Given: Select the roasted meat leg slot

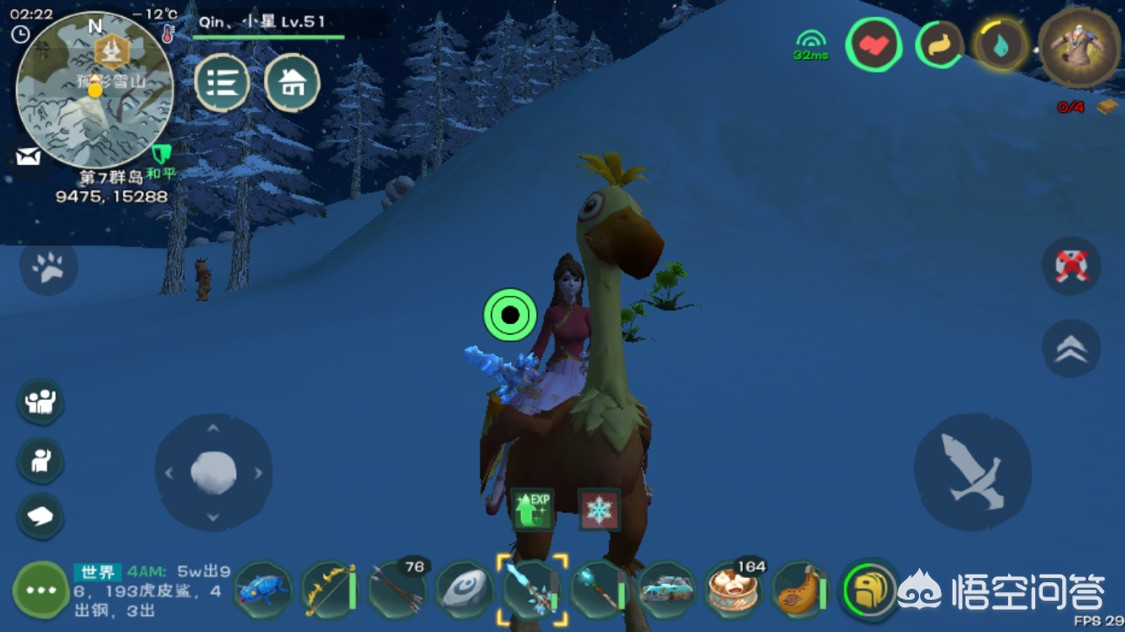Looking at the screenshot, I should coord(799,590).
